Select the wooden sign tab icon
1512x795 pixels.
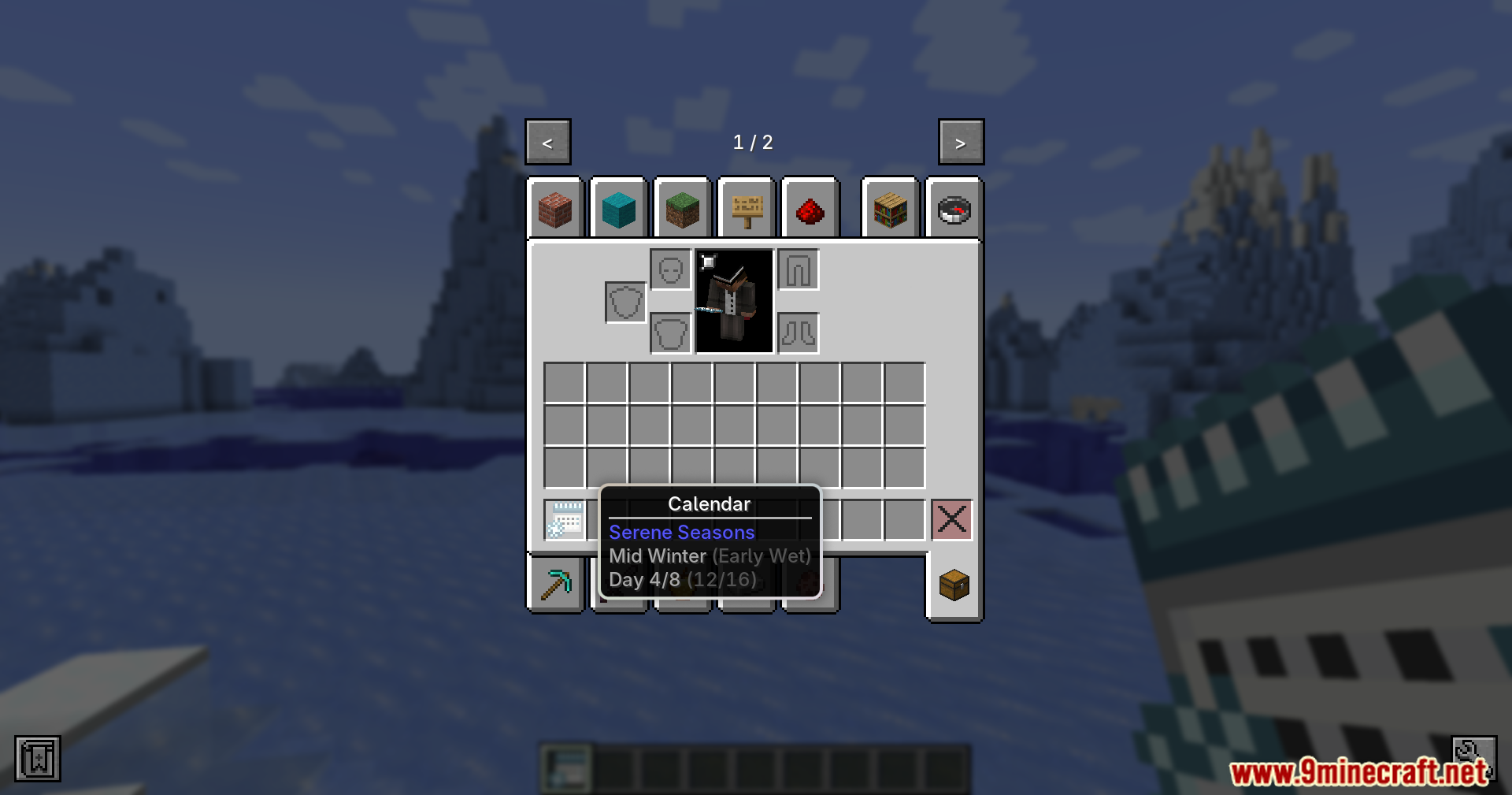746,209
